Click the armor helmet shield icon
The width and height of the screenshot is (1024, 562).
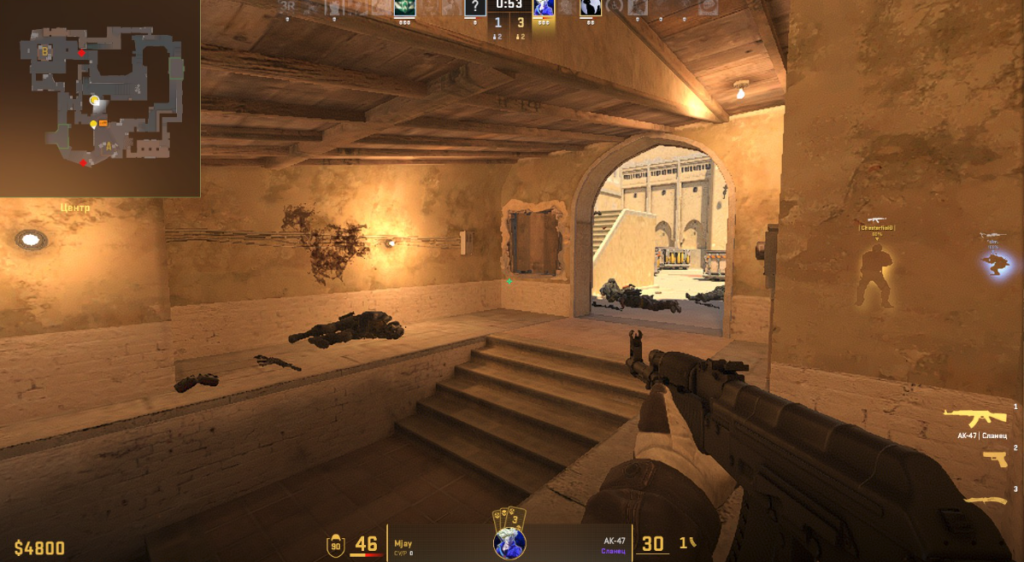[x=336, y=545]
